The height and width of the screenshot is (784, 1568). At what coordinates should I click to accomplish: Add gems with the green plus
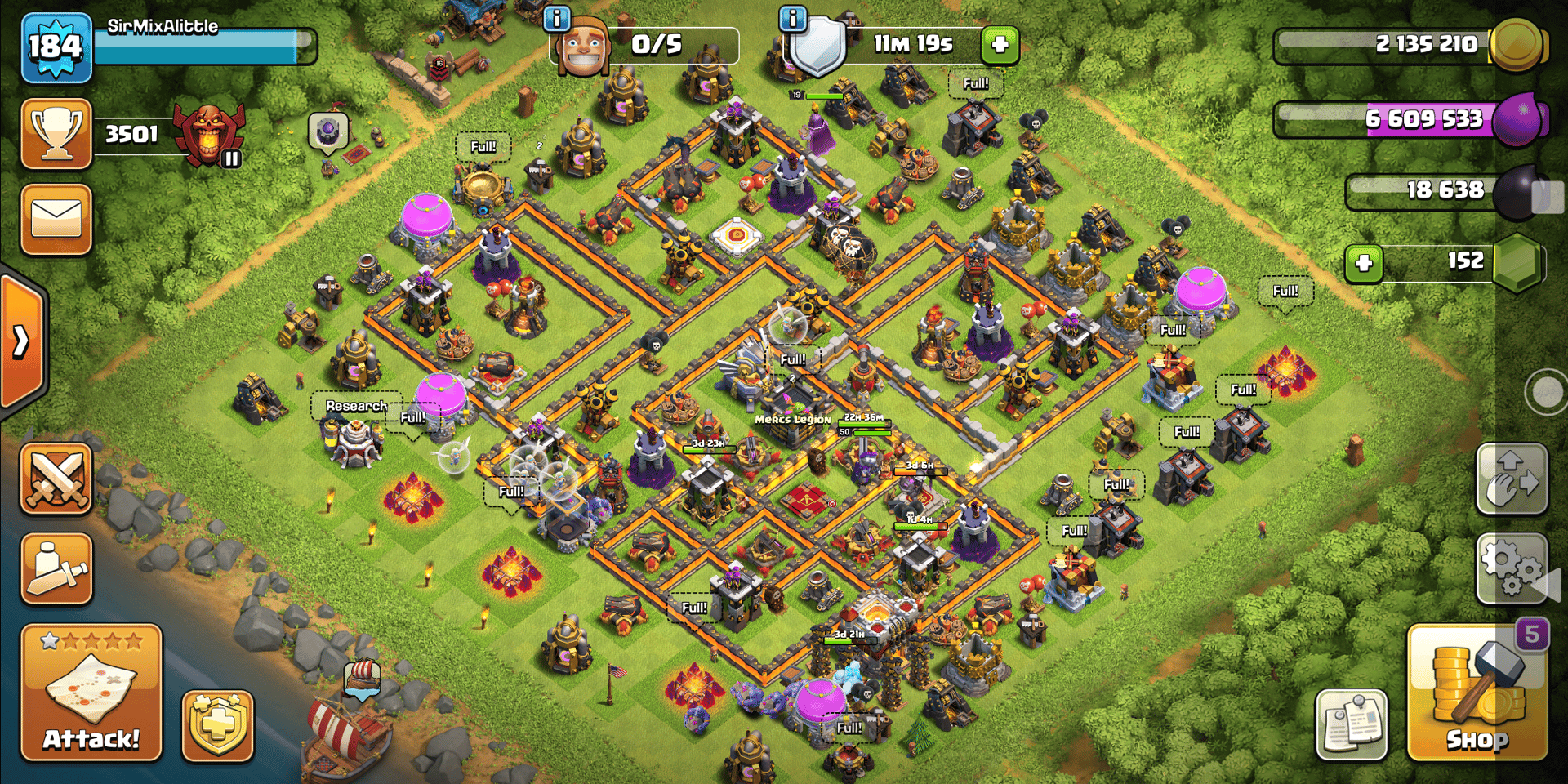point(1363,263)
